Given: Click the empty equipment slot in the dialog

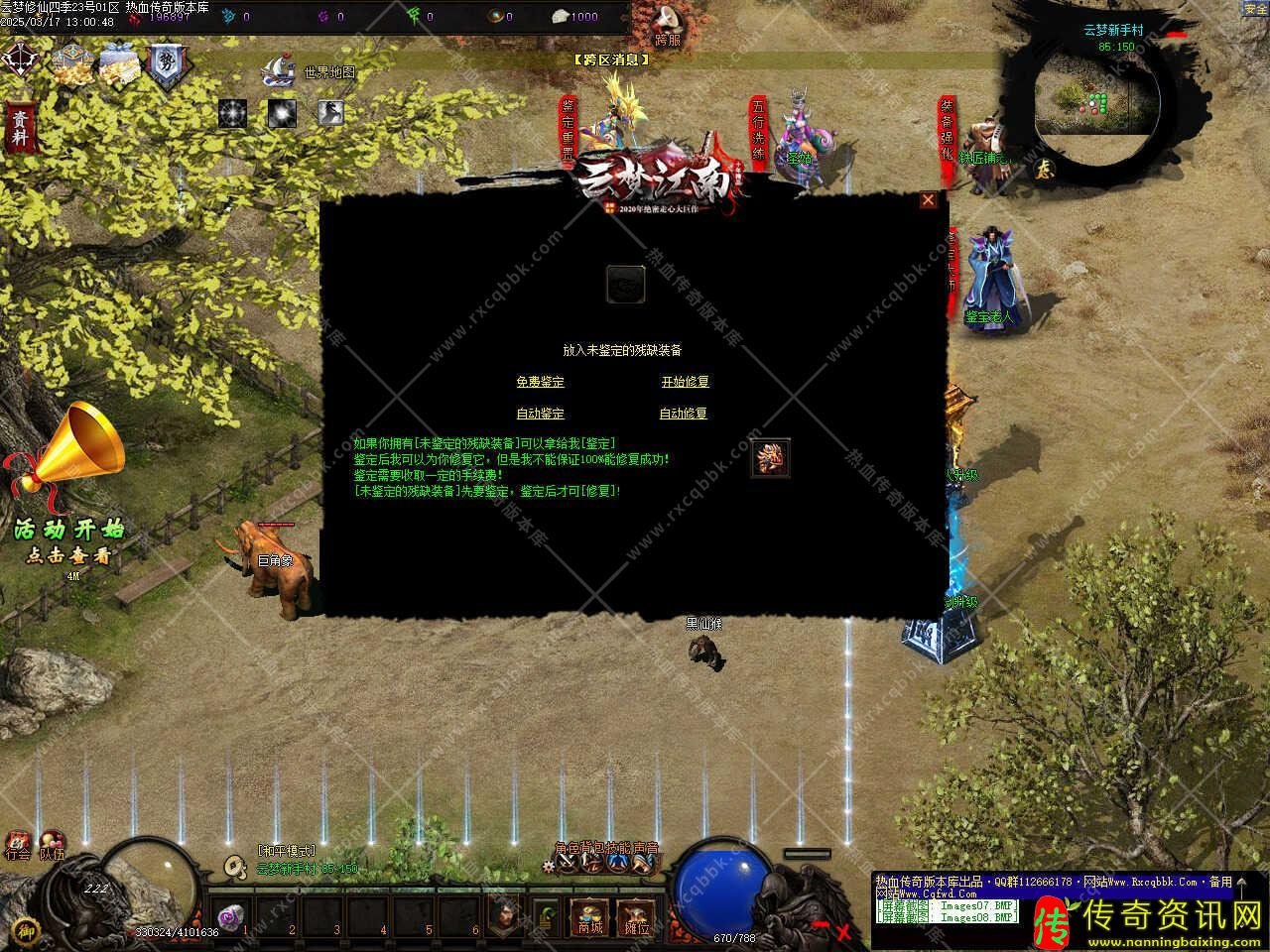Looking at the screenshot, I should (626, 285).
